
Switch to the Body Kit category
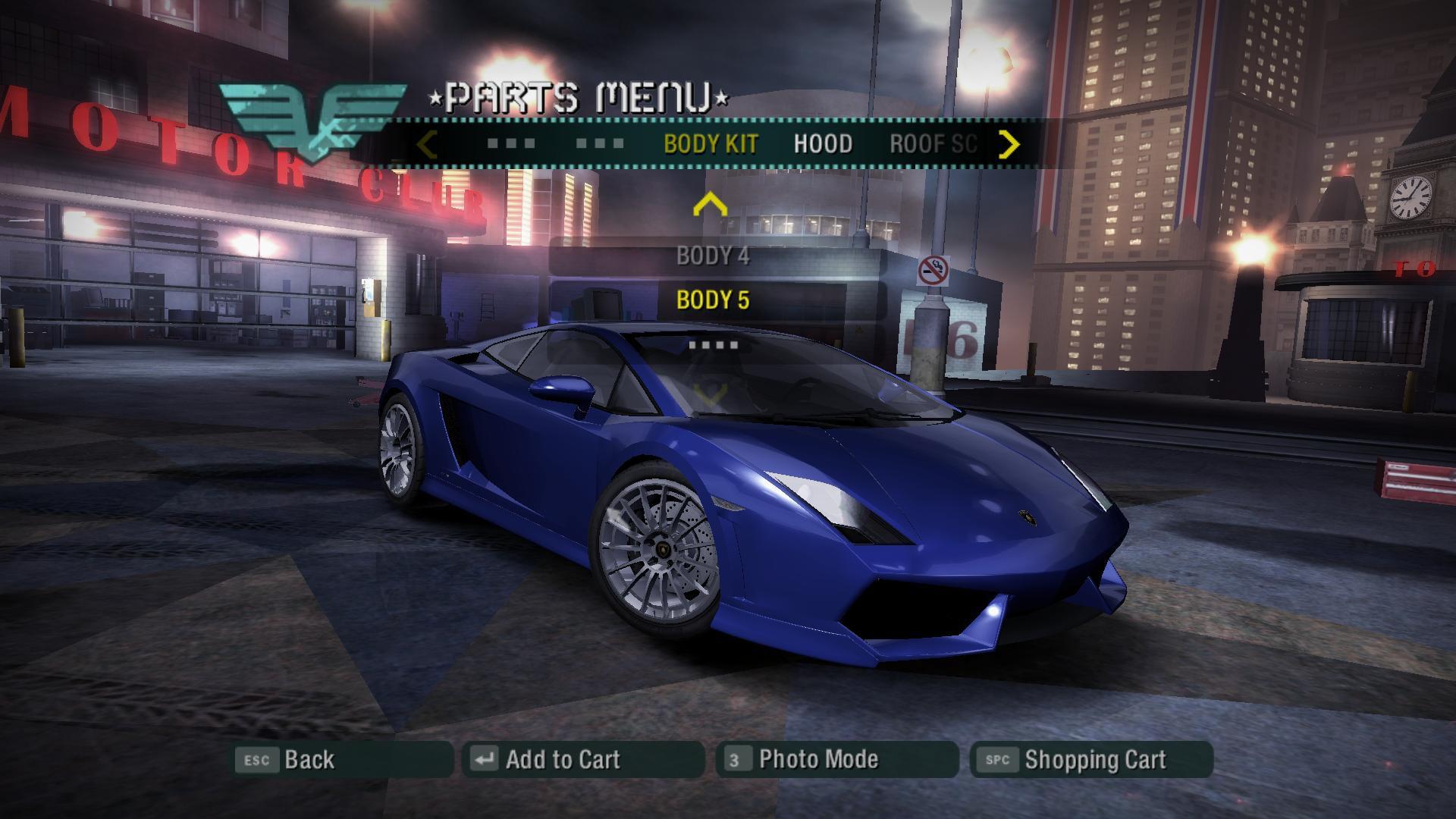(711, 144)
